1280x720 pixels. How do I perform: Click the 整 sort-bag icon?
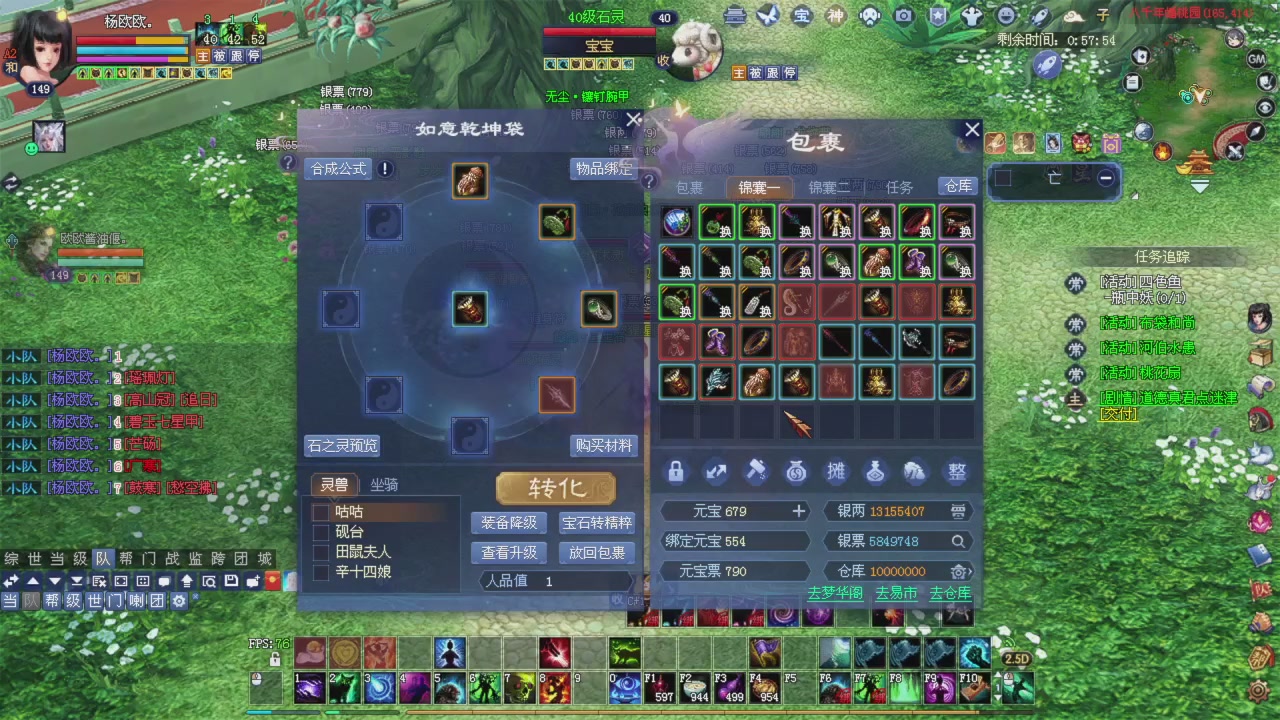tap(956, 472)
